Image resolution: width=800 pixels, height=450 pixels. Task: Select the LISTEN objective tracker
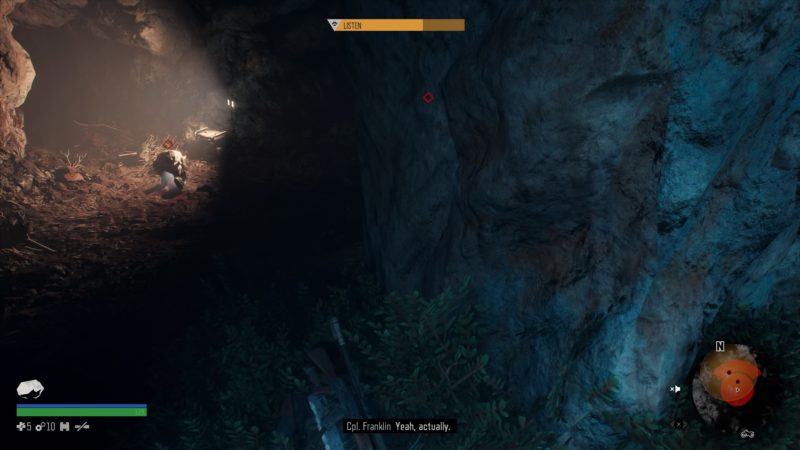click(x=397, y=25)
